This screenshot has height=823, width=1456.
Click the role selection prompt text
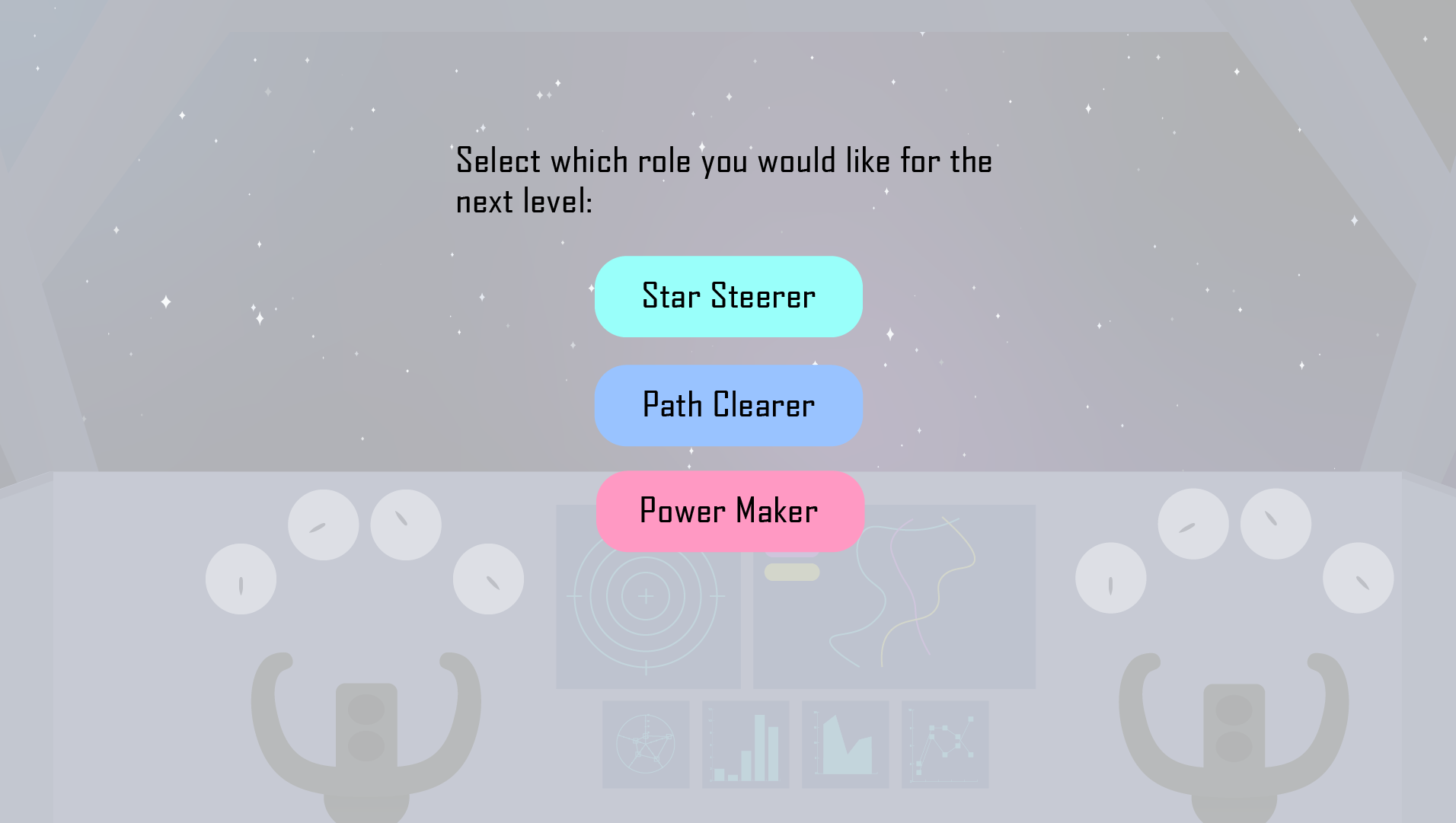coord(723,179)
